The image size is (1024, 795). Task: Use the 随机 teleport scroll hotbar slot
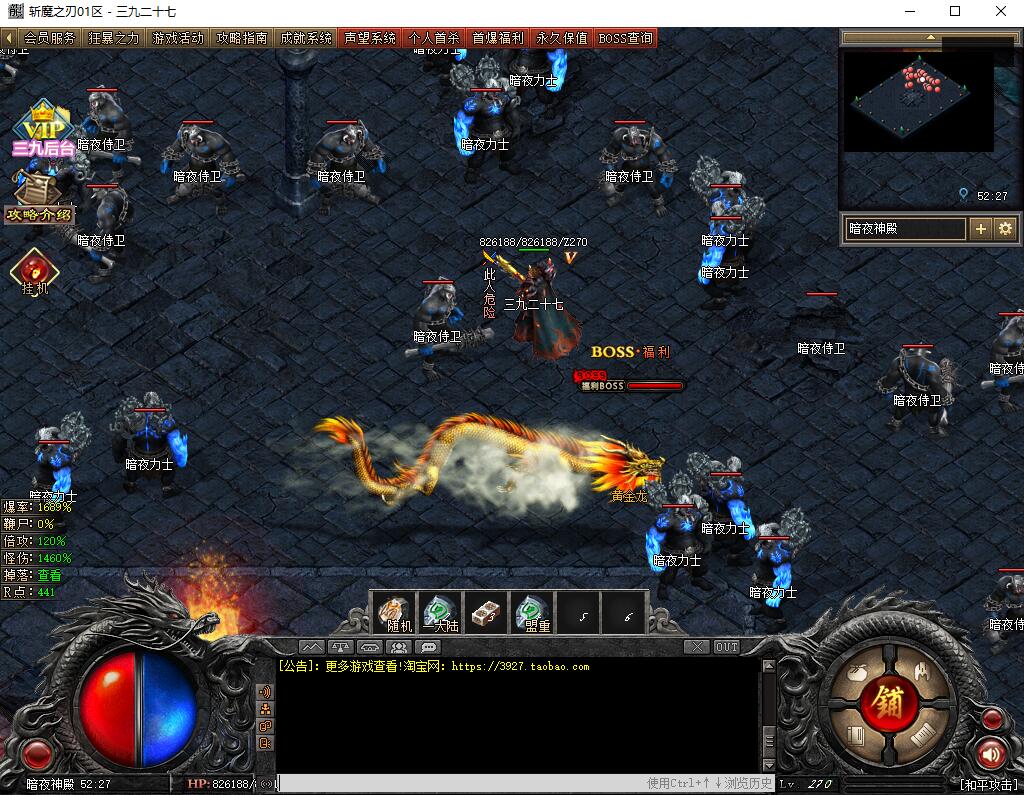pos(396,611)
